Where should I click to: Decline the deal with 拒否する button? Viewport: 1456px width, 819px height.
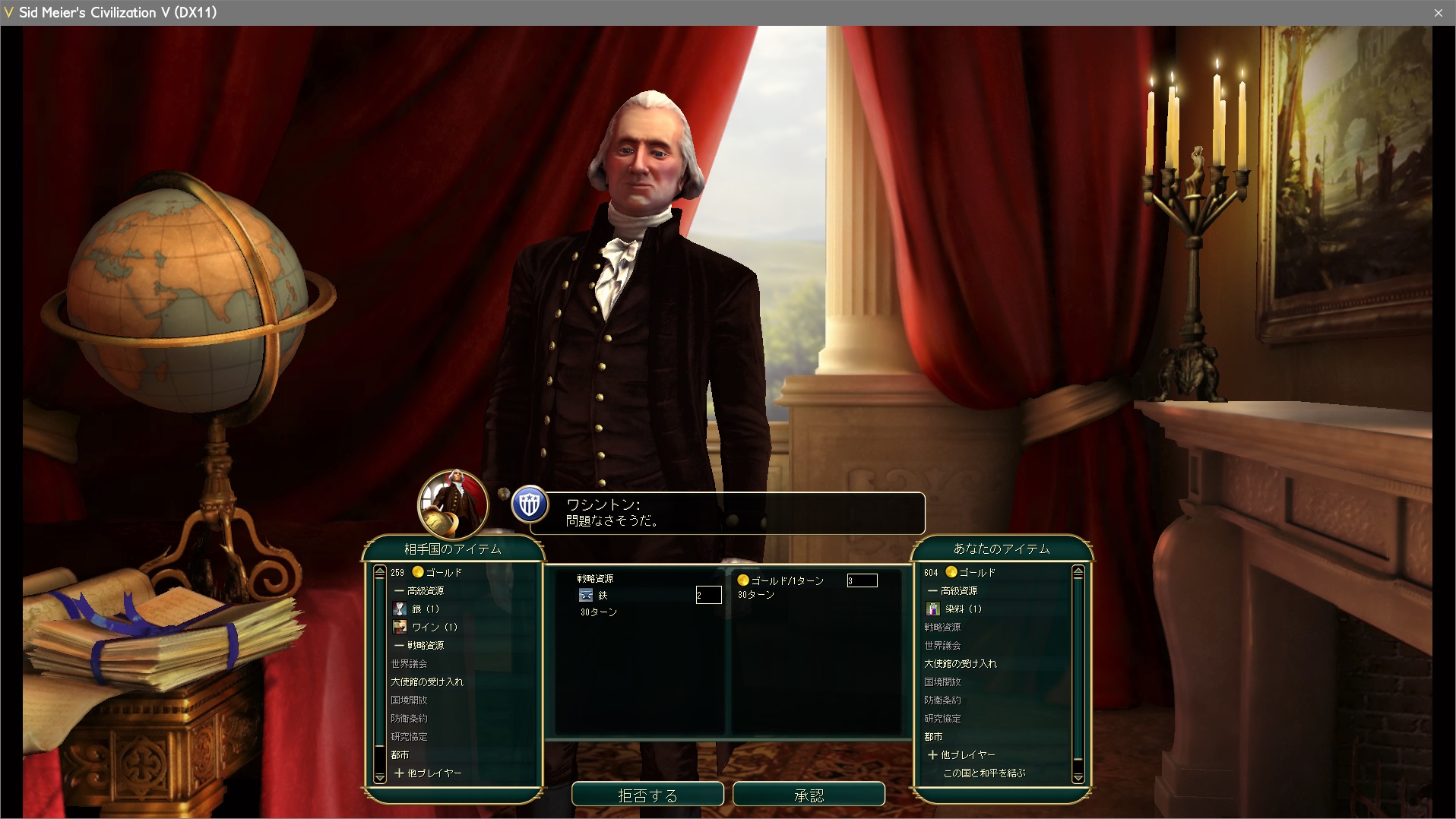coord(647,795)
